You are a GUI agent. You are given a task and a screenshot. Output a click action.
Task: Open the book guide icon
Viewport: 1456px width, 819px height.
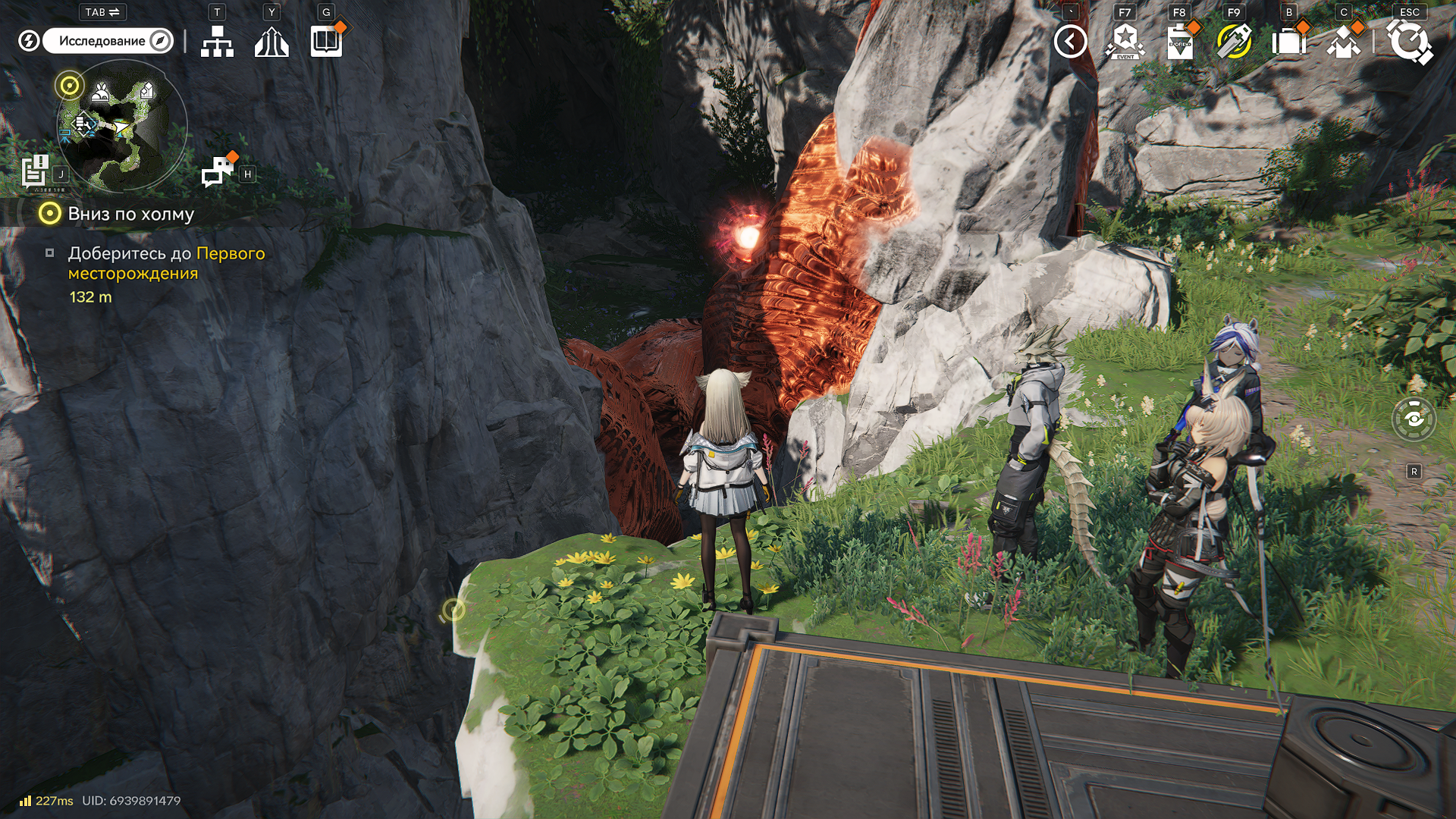(327, 42)
